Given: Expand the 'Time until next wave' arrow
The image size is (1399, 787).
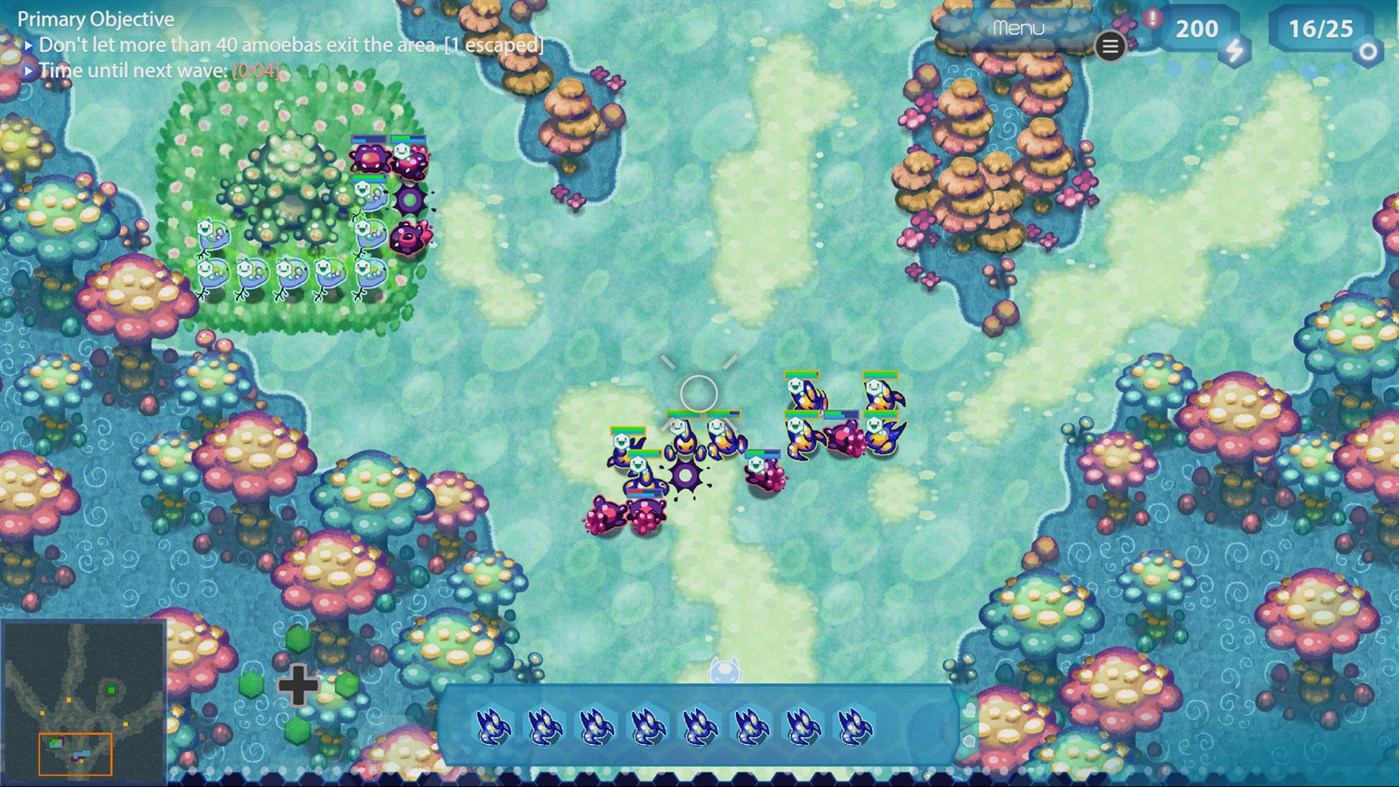Looking at the screenshot, I should pos(26,70).
